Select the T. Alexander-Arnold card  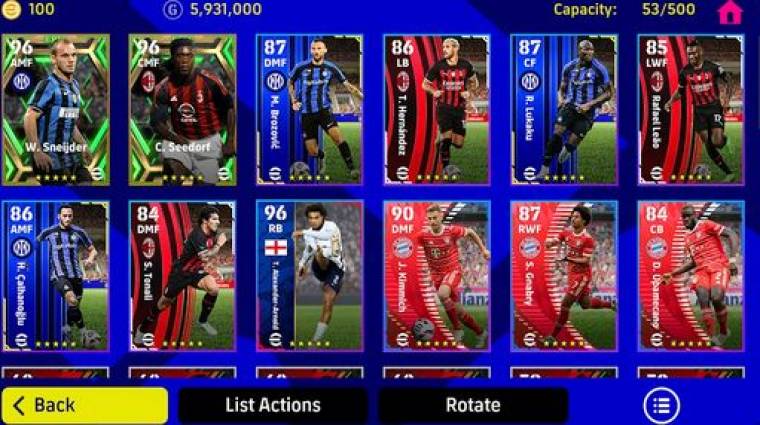[310, 276]
